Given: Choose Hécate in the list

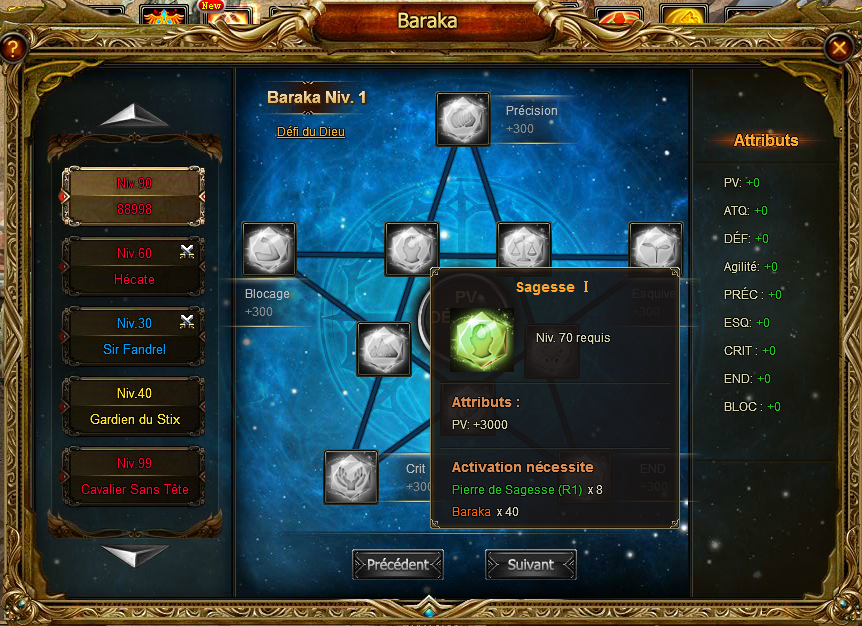Looking at the screenshot, I should coord(134,266).
